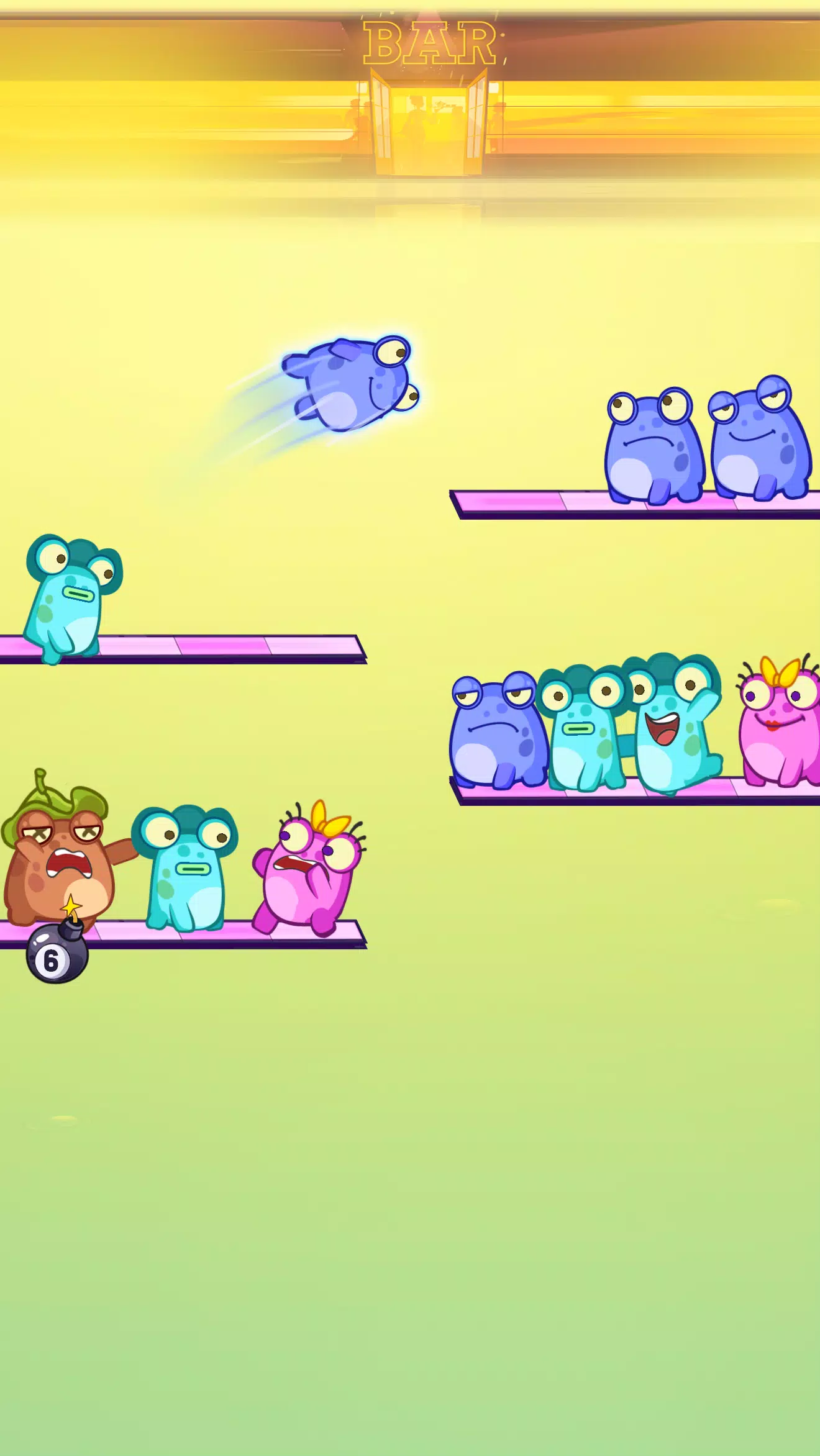Pick the smiling pink frog with red lips
The height and width of the screenshot is (1456, 820).
coord(780,726)
